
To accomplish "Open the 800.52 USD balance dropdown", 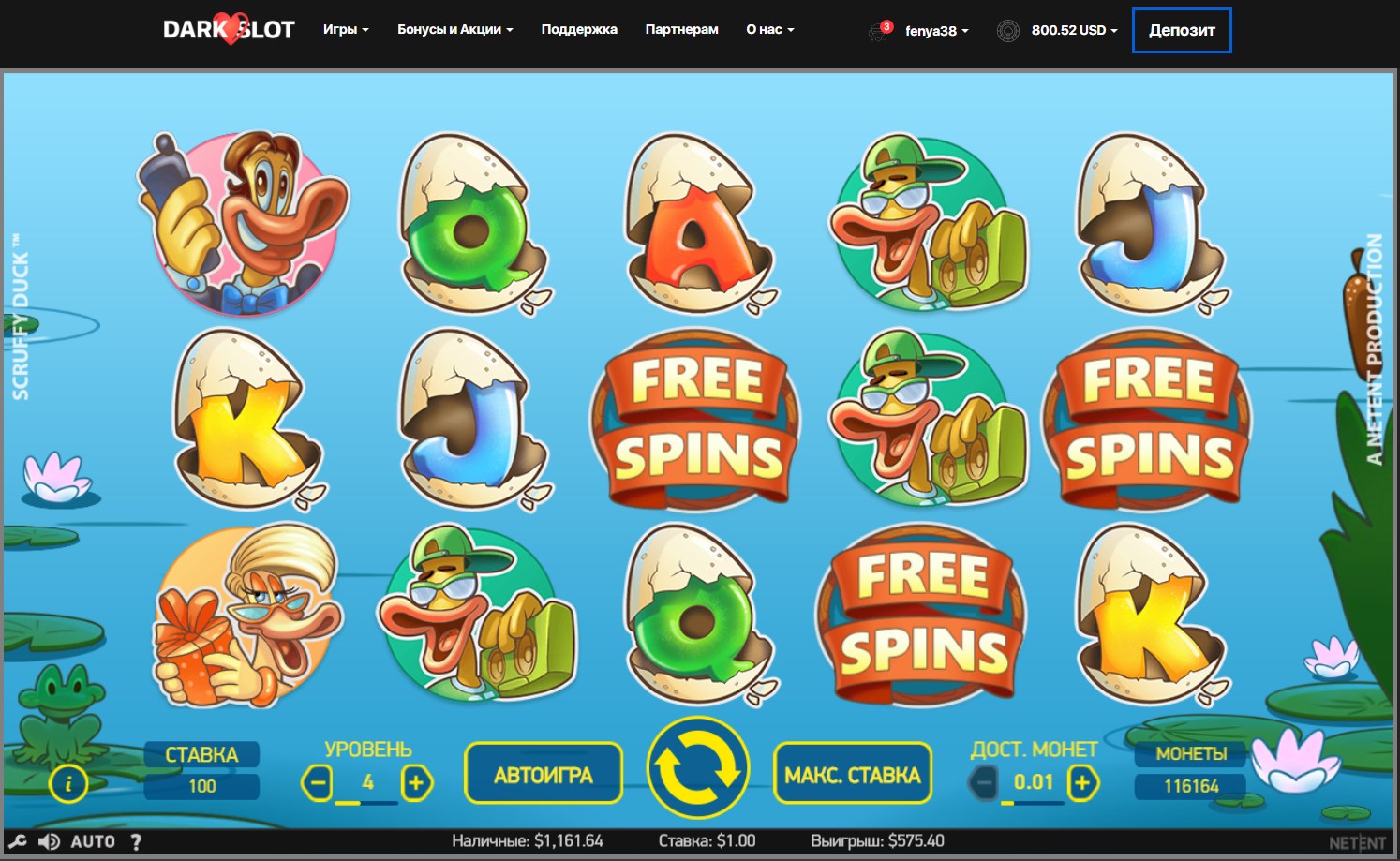I will pyautogui.click(x=1074, y=30).
